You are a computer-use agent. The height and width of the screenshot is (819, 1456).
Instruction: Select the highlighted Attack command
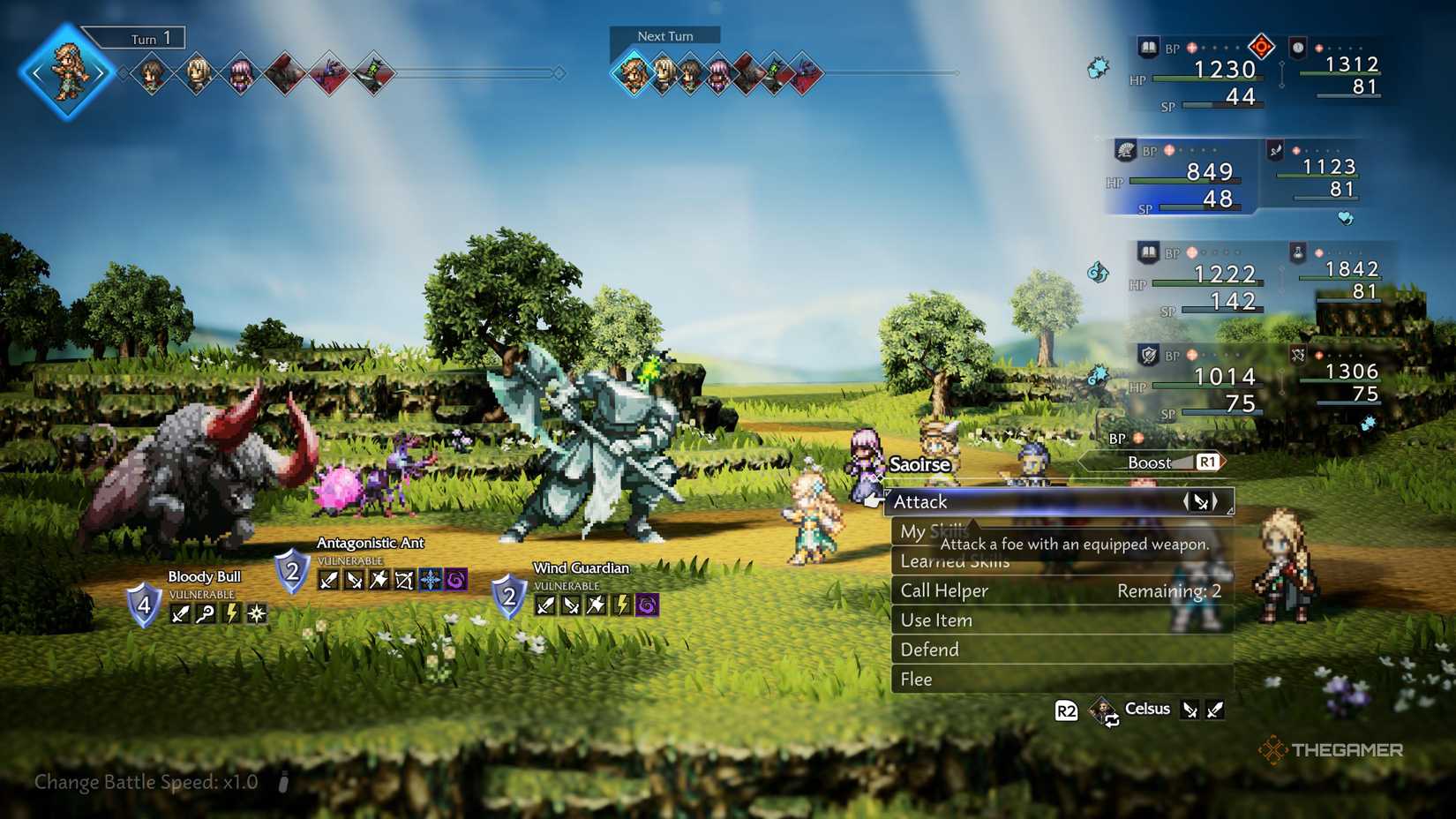tap(921, 501)
